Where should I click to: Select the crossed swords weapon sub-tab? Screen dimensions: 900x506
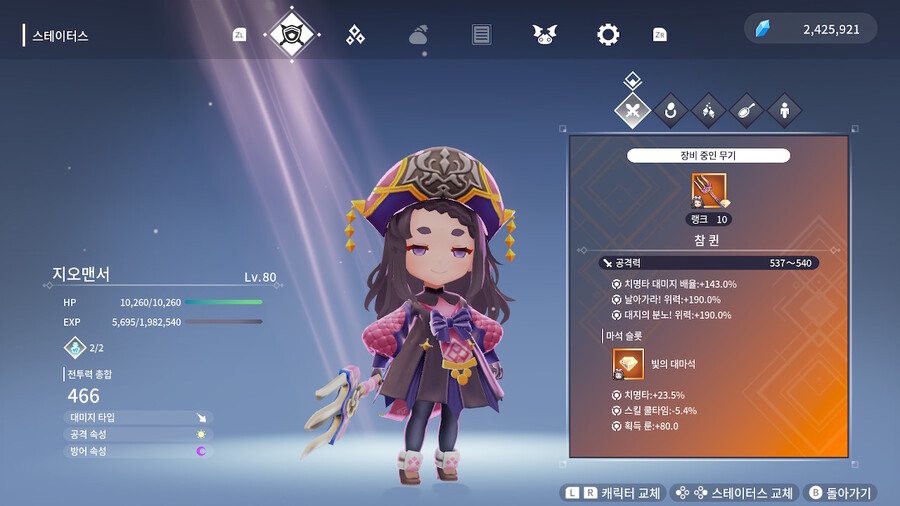pyautogui.click(x=632, y=110)
